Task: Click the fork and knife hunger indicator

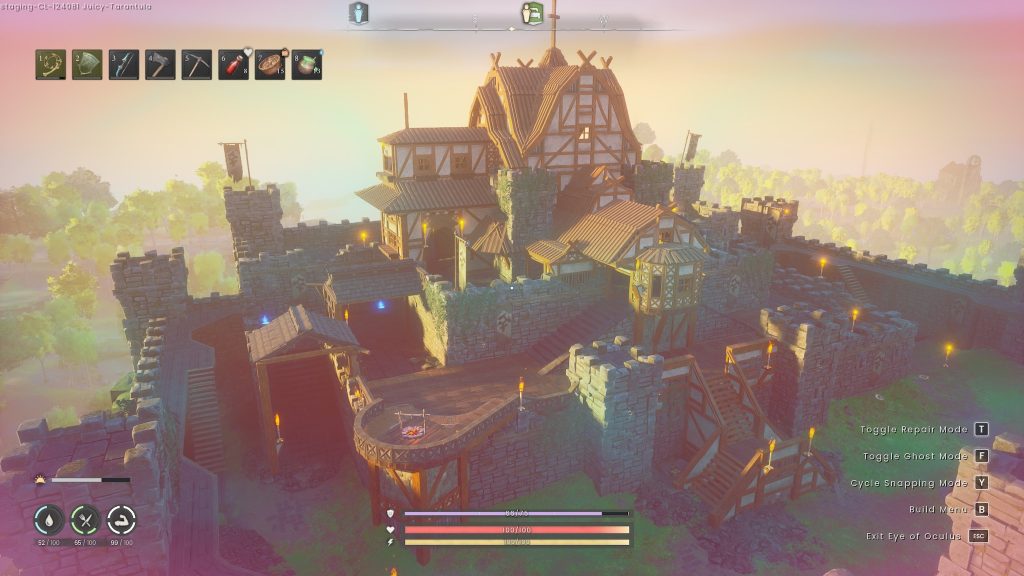Action: [85, 520]
